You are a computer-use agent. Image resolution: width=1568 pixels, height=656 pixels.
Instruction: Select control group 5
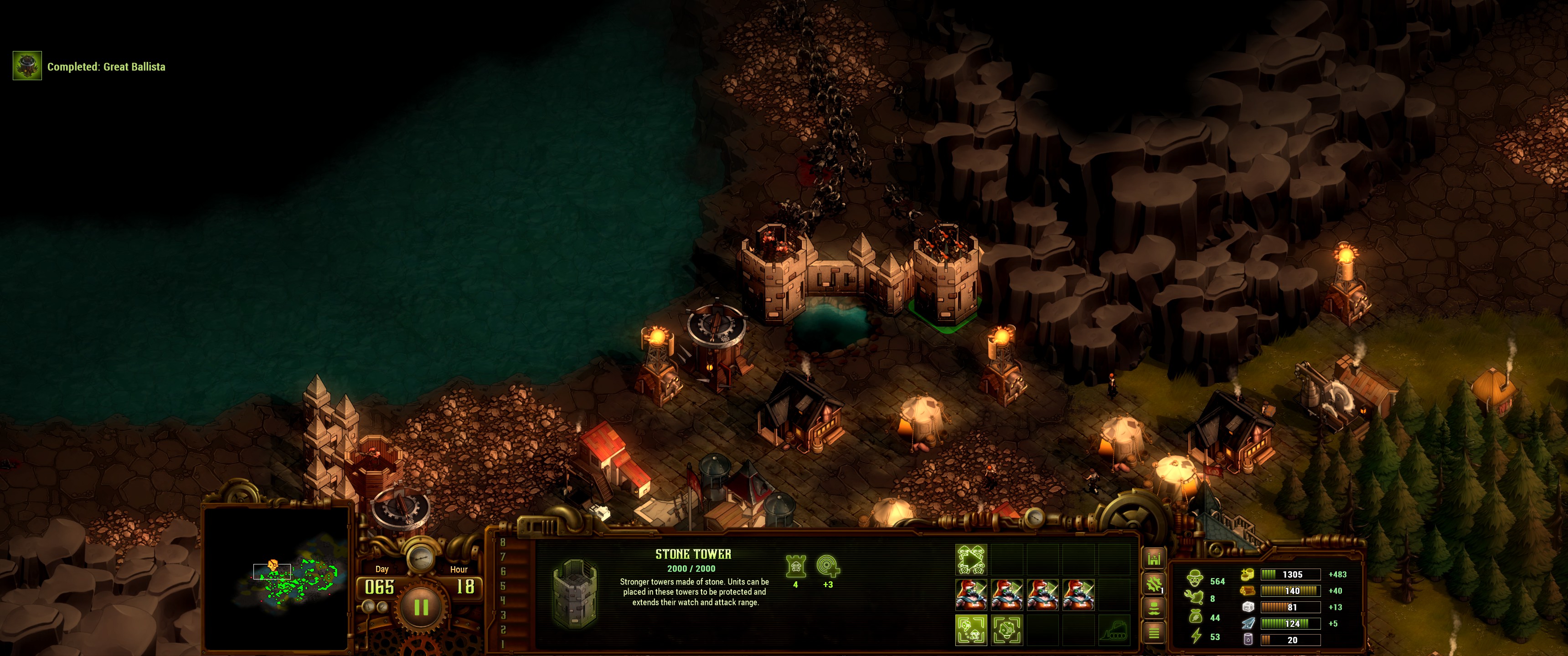(x=503, y=586)
